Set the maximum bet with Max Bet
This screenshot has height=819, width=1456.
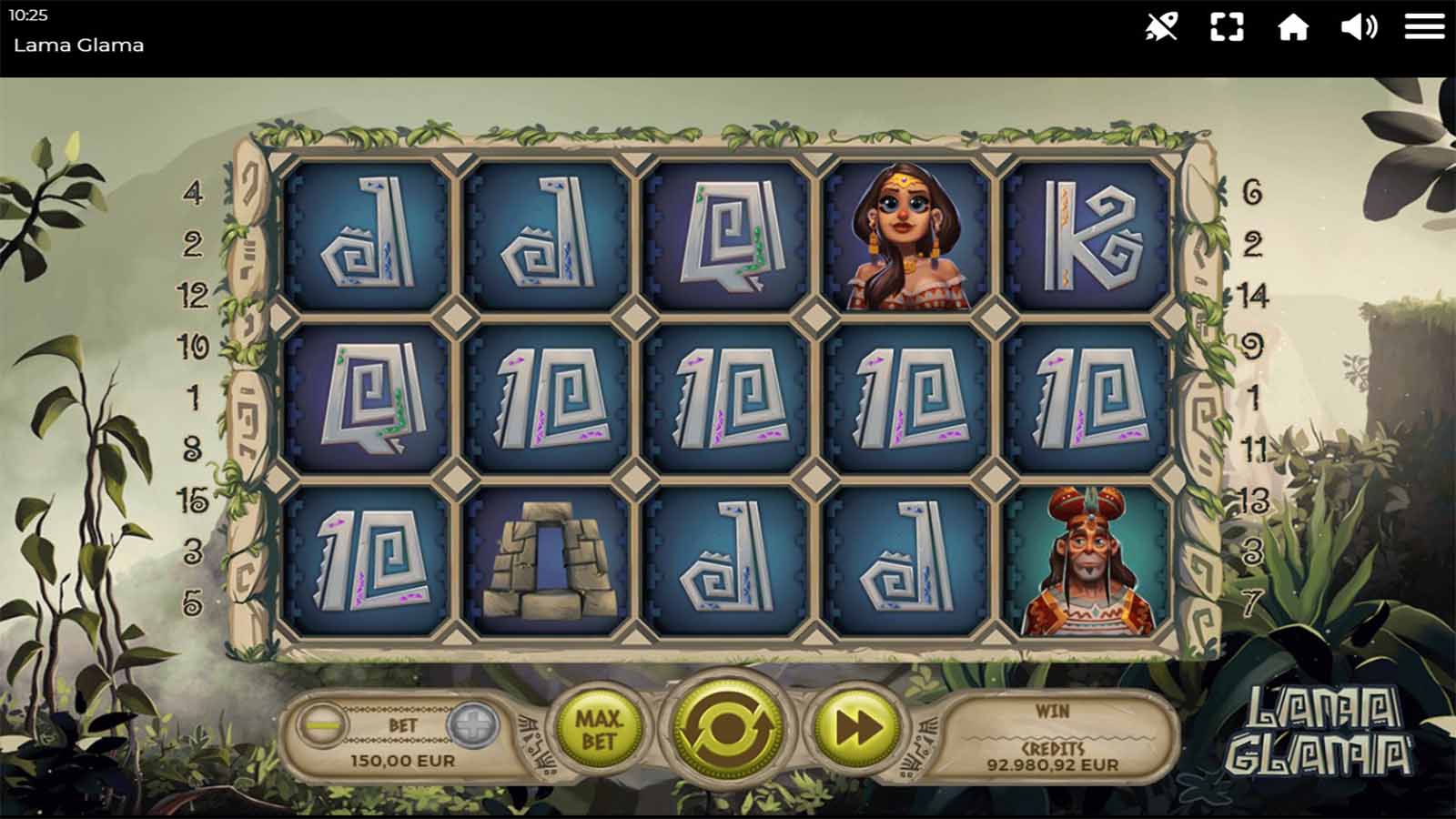[x=598, y=729]
